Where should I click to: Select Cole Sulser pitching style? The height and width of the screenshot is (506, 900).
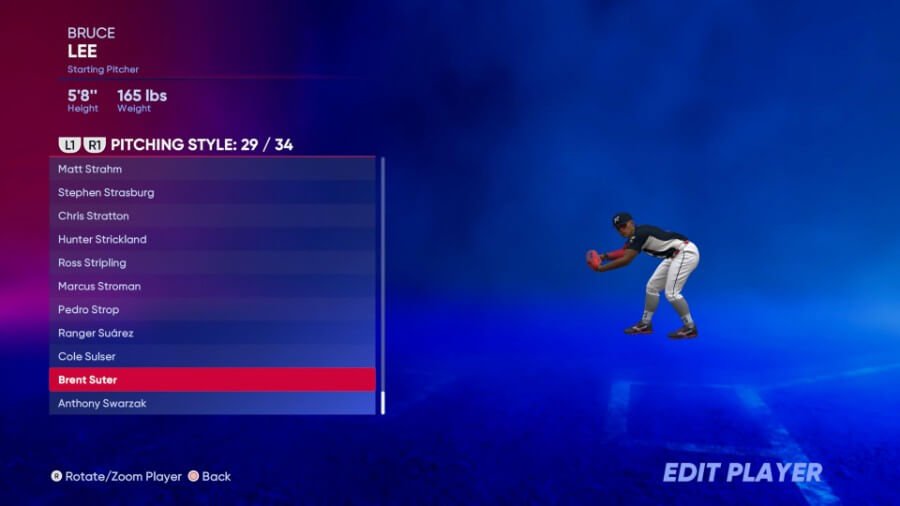click(x=212, y=356)
